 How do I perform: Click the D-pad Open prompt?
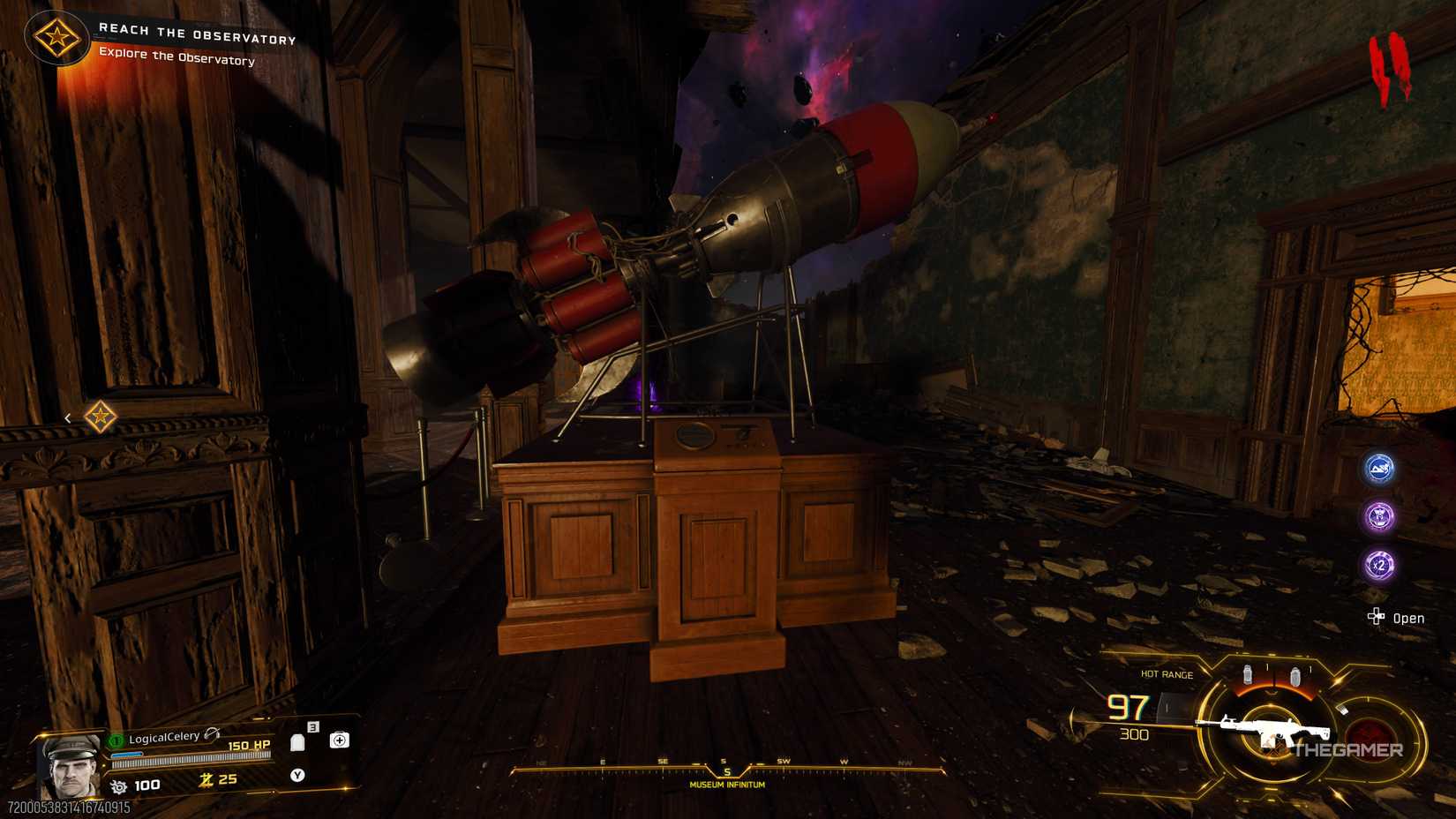tap(1378, 618)
